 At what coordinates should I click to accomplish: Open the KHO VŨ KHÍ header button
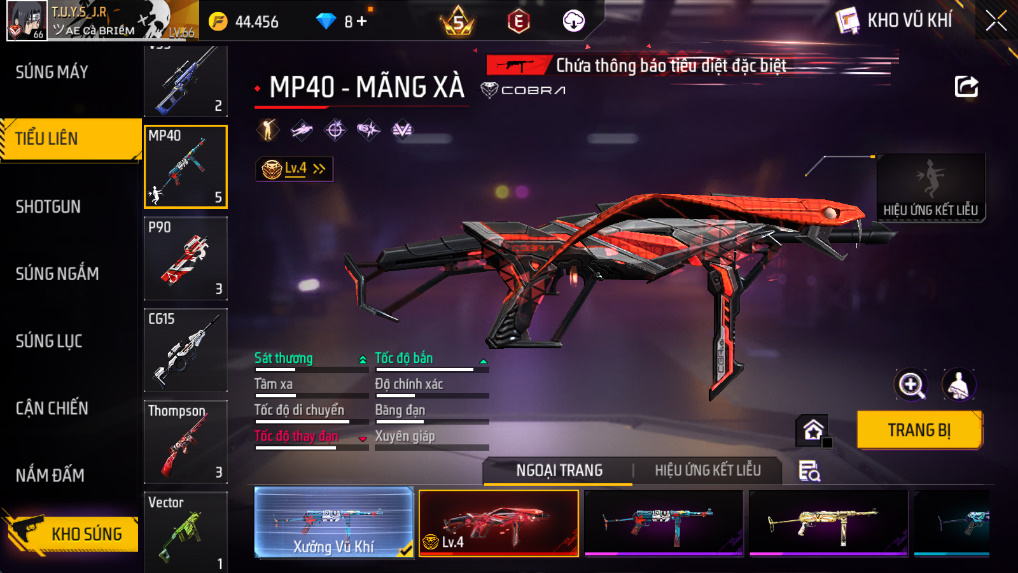(896, 20)
